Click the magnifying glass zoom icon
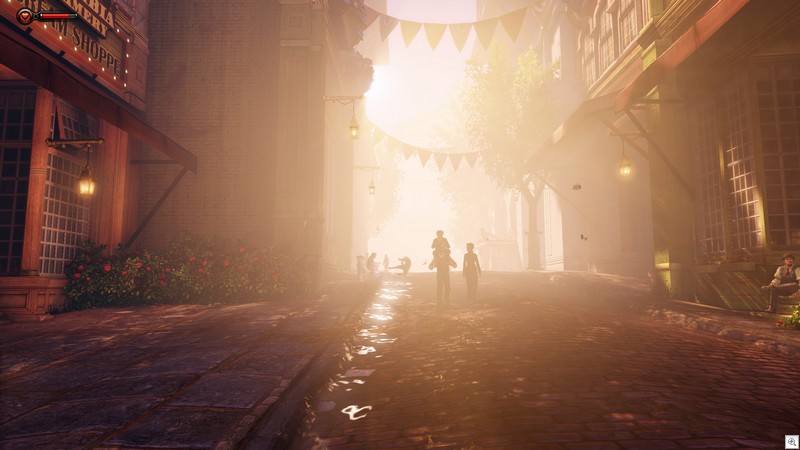This screenshot has height=450, width=800. tap(790, 440)
